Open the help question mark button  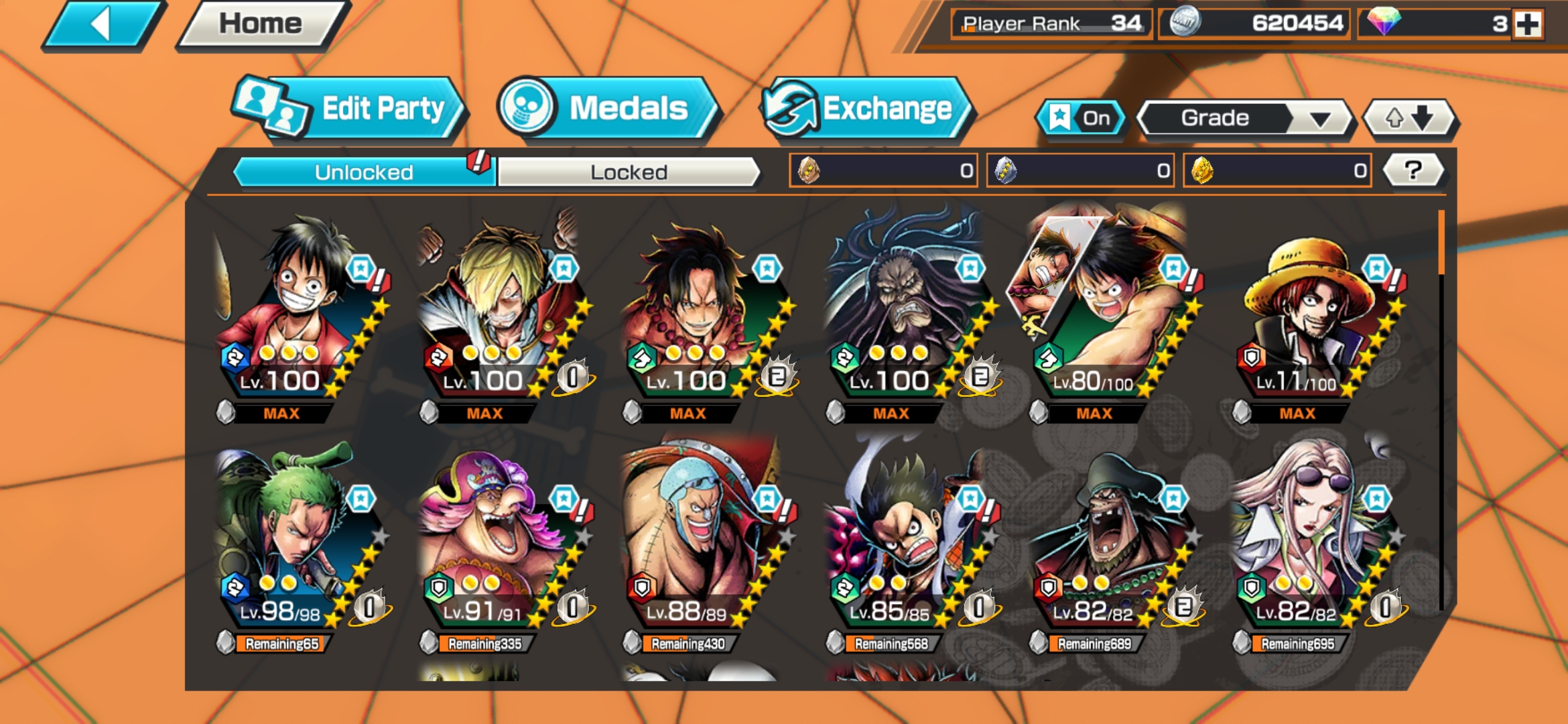point(1414,171)
